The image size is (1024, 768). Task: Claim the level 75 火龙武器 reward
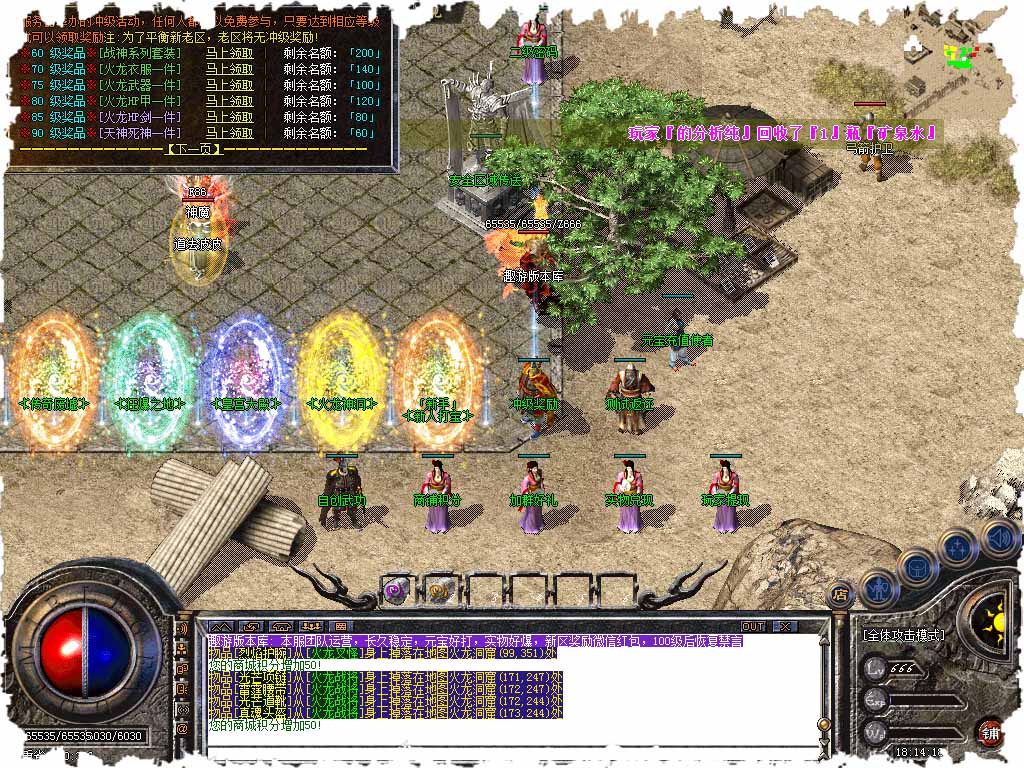coord(229,85)
